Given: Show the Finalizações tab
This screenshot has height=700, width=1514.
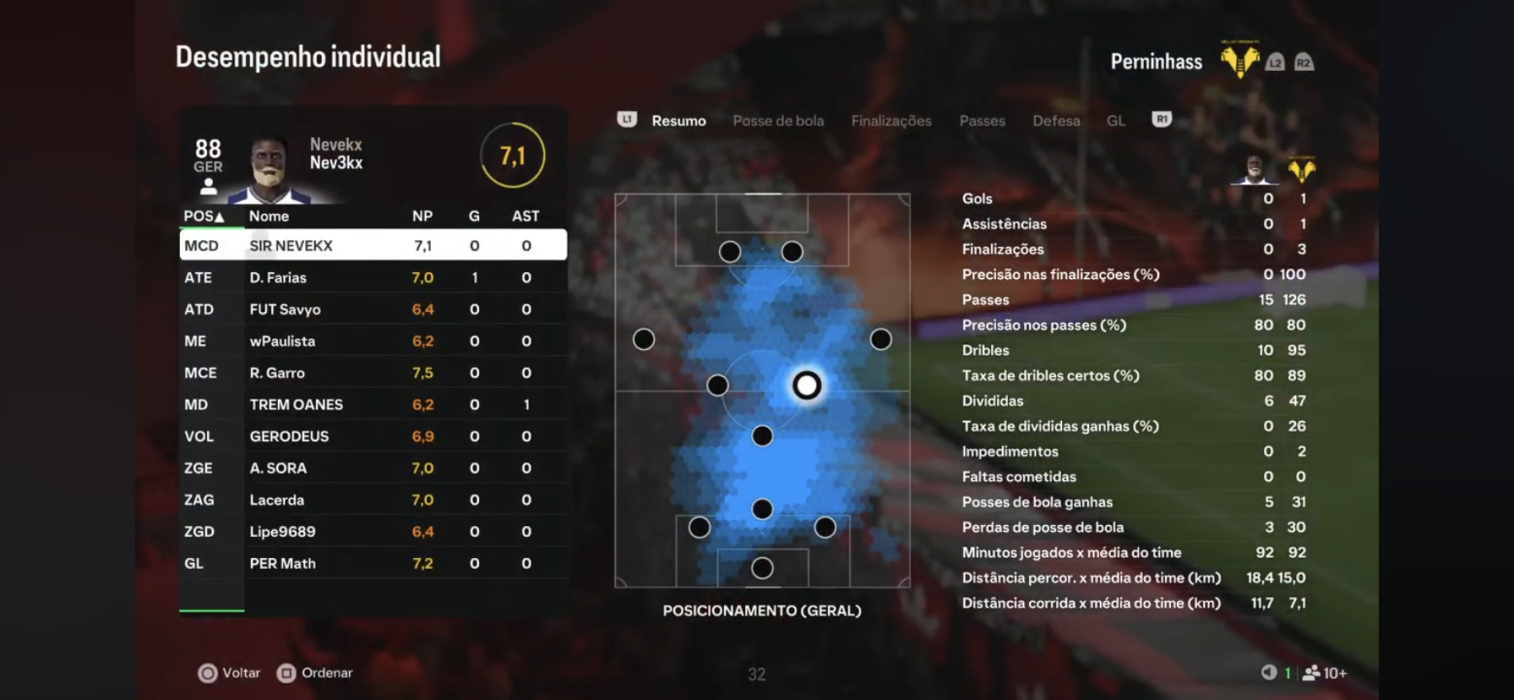Looking at the screenshot, I should coord(891,121).
